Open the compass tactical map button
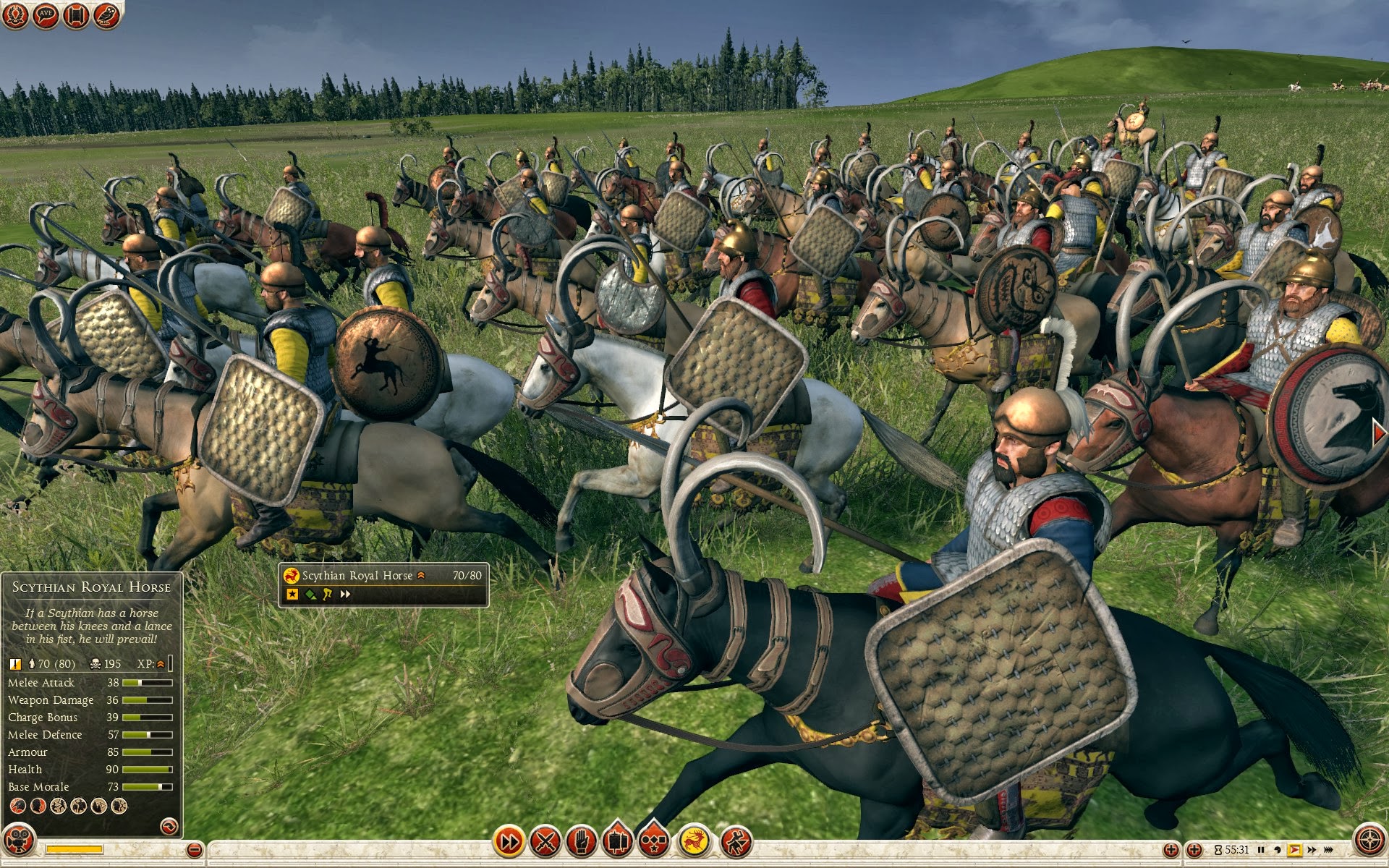Screen dimensions: 1389x868 1369,841
